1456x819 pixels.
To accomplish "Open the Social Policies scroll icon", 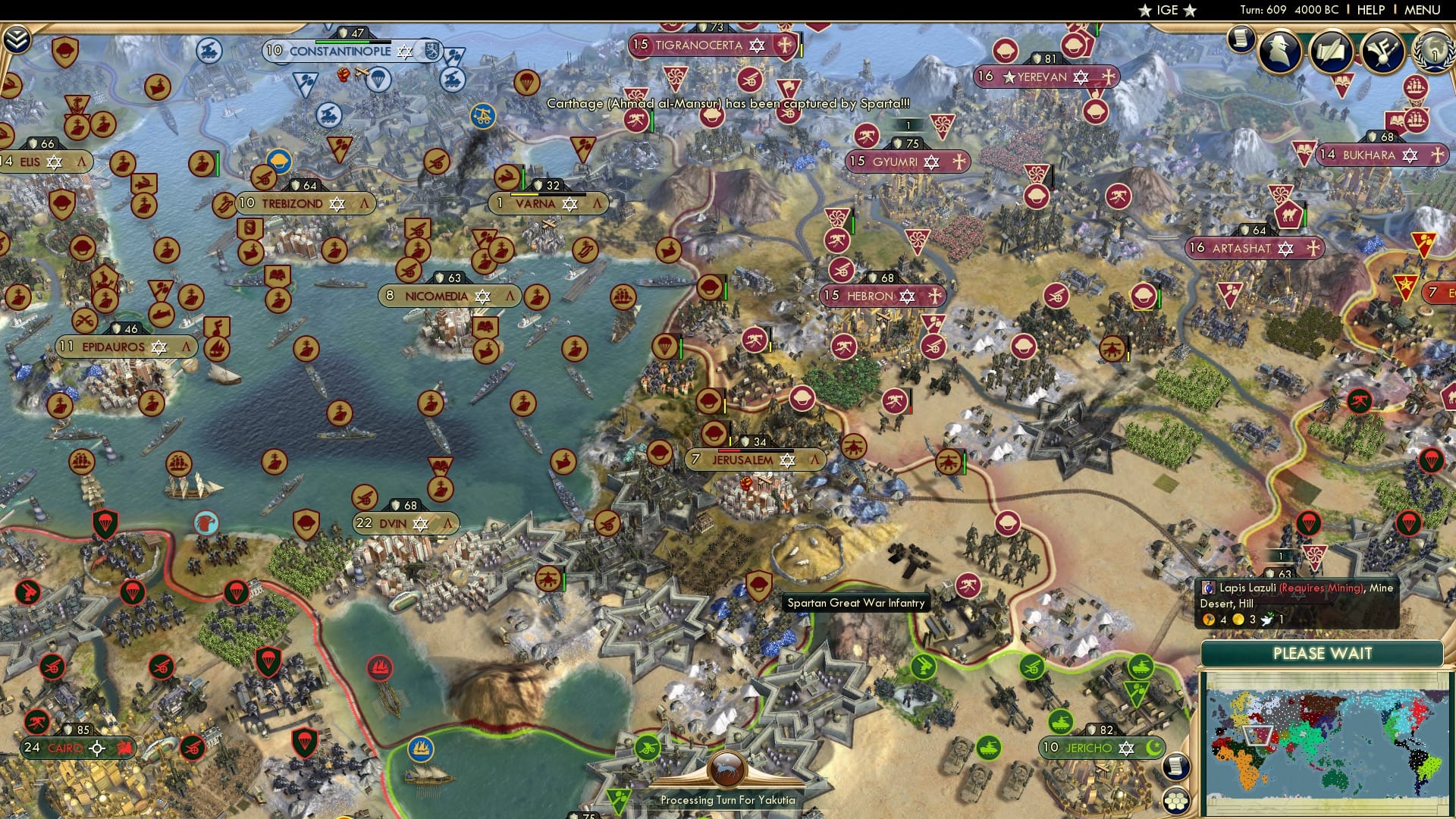I will pyautogui.click(x=1332, y=52).
